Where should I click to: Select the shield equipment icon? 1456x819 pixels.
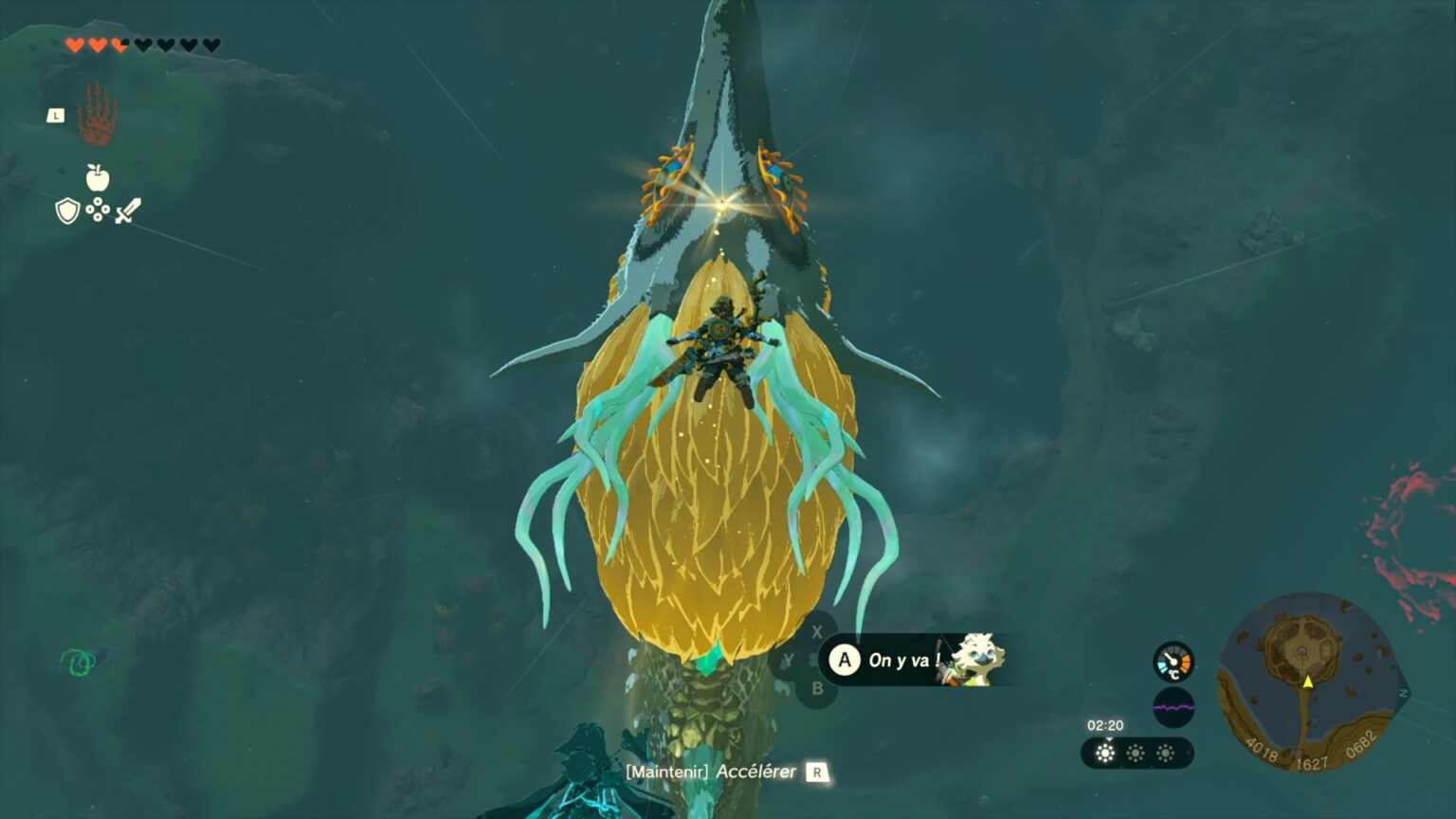tap(67, 210)
